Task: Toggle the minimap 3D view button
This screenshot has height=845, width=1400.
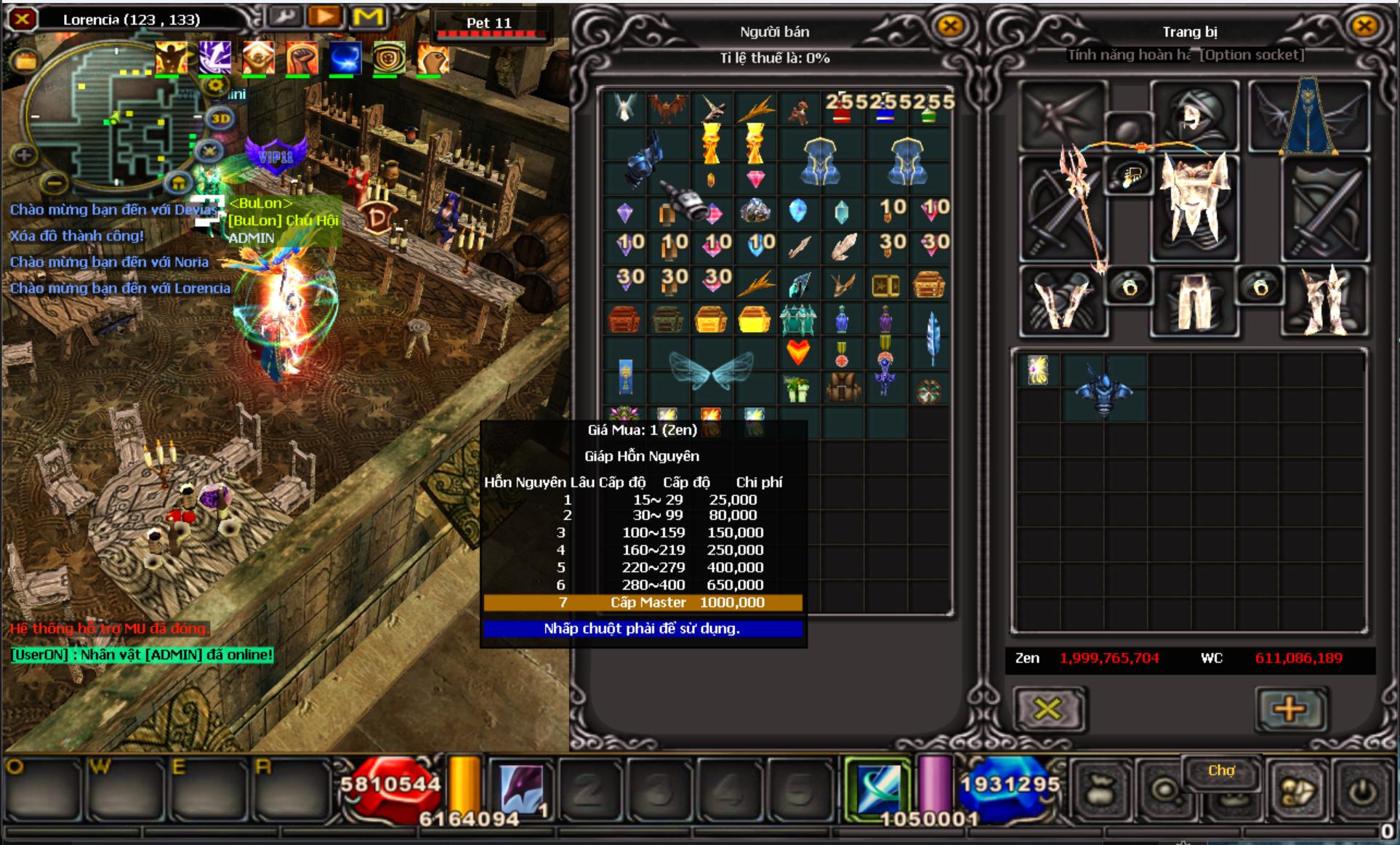Action: [x=220, y=119]
